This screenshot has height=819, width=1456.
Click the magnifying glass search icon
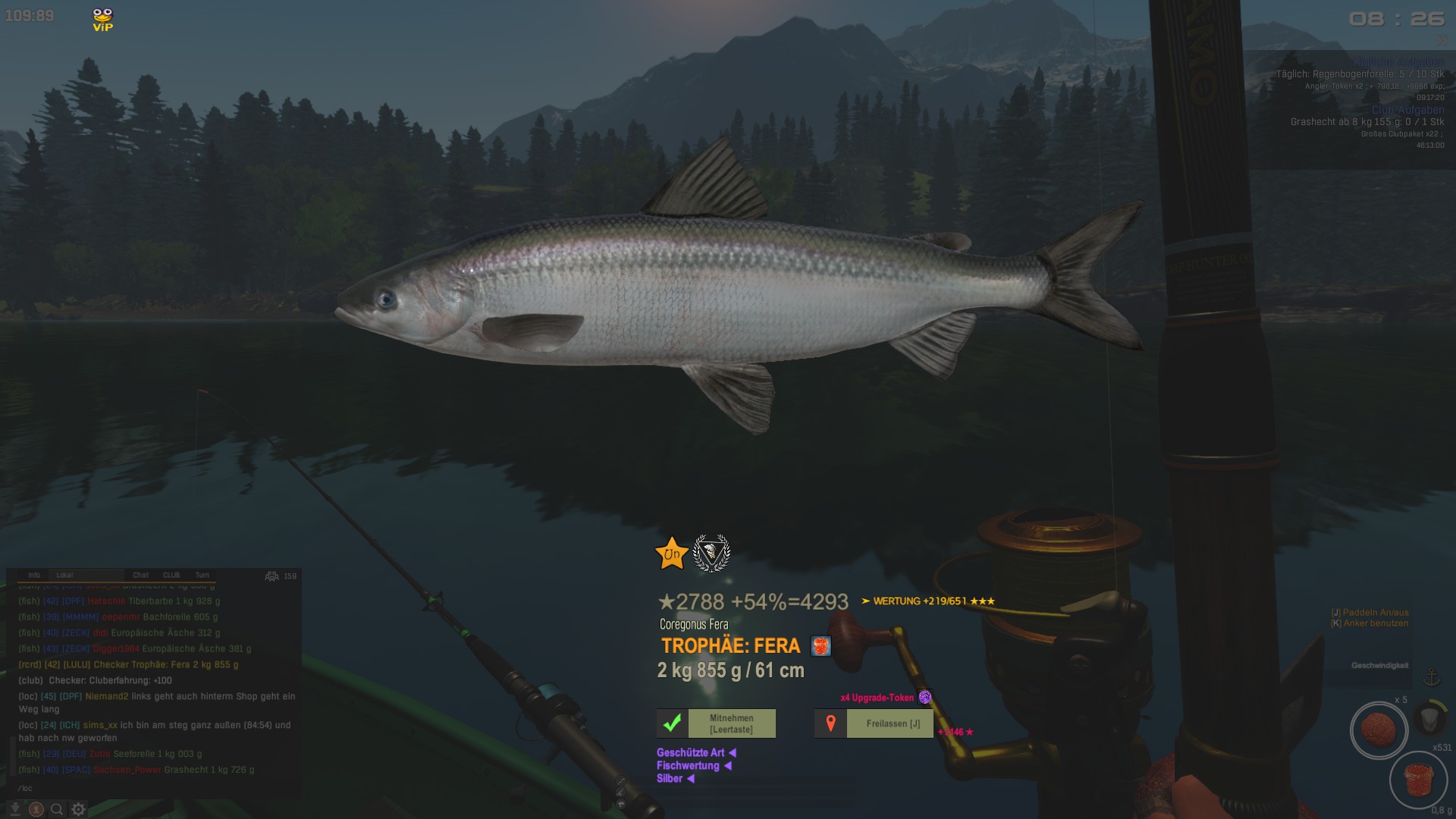tap(57, 809)
